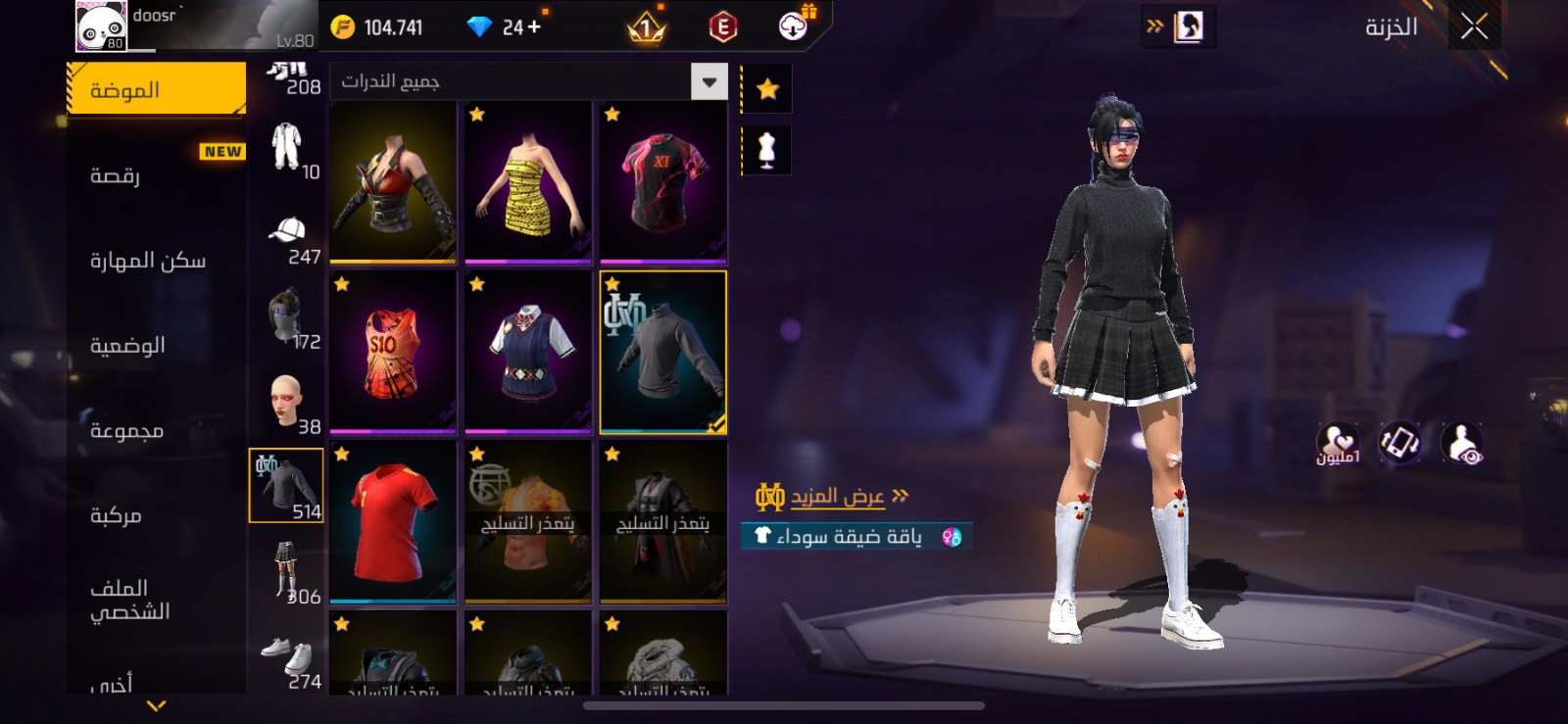The height and width of the screenshot is (724, 1568).
Task: Close the vault screen with the X
Action: click(x=1474, y=26)
